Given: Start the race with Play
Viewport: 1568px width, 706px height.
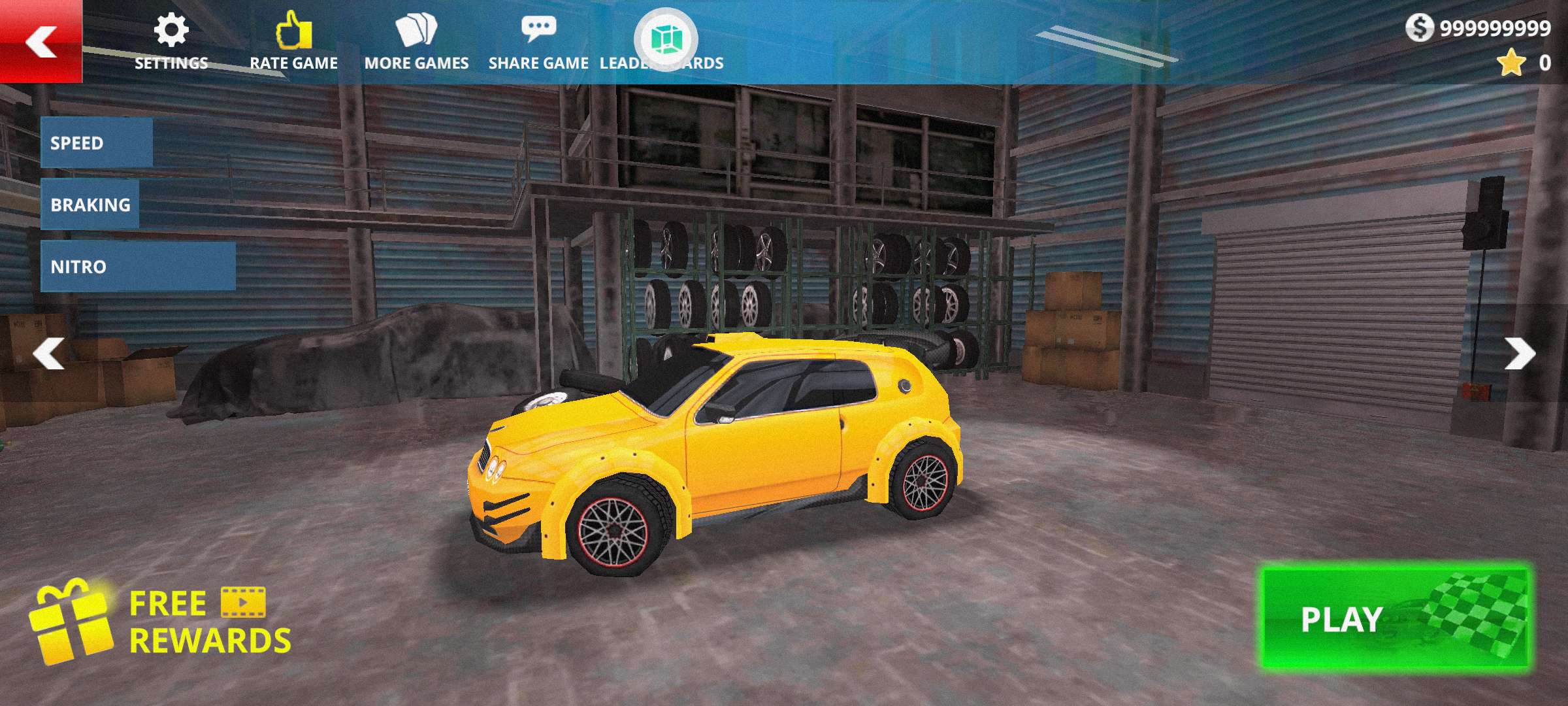Looking at the screenshot, I should (1395, 619).
